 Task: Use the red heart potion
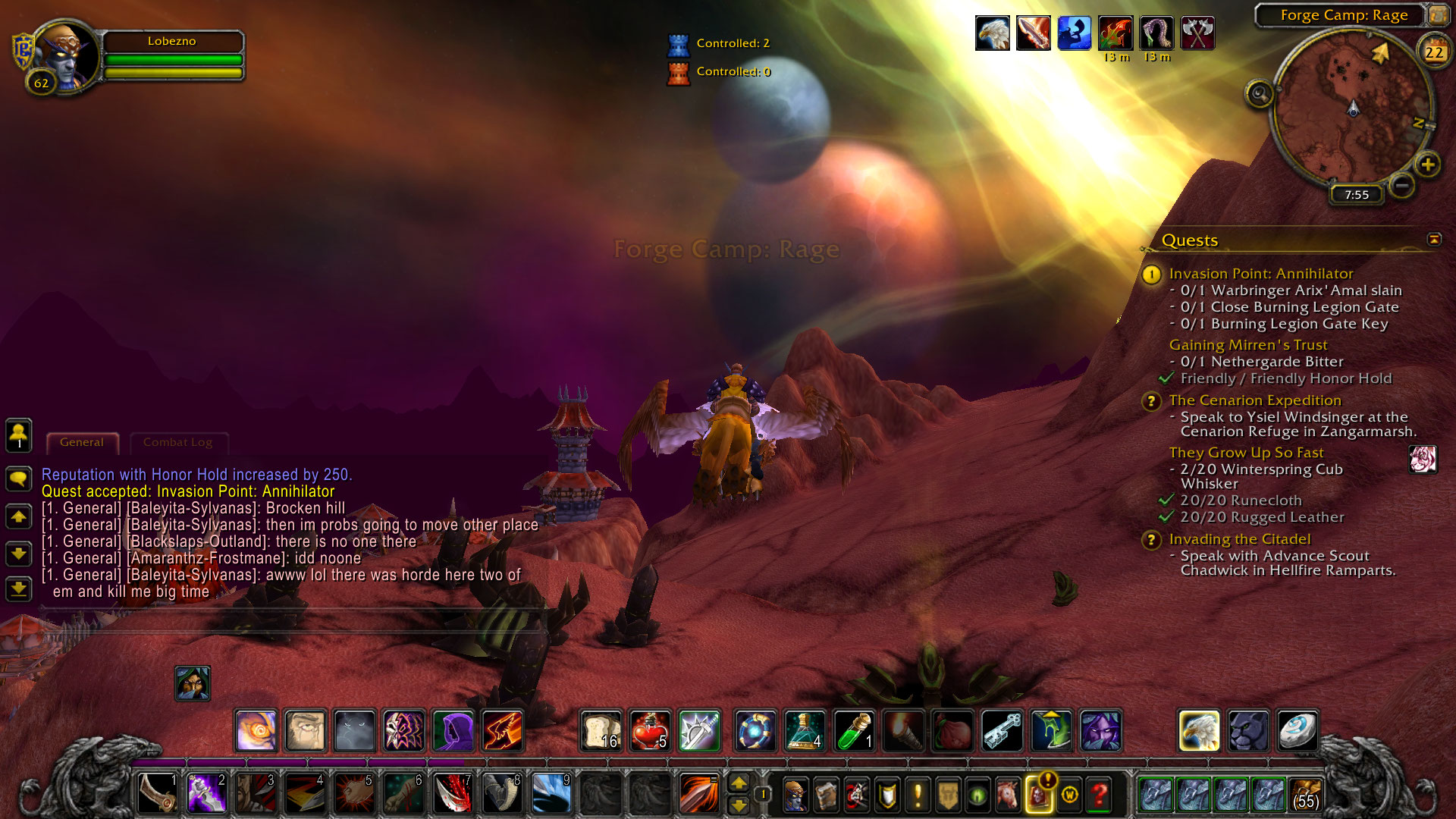click(x=649, y=731)
